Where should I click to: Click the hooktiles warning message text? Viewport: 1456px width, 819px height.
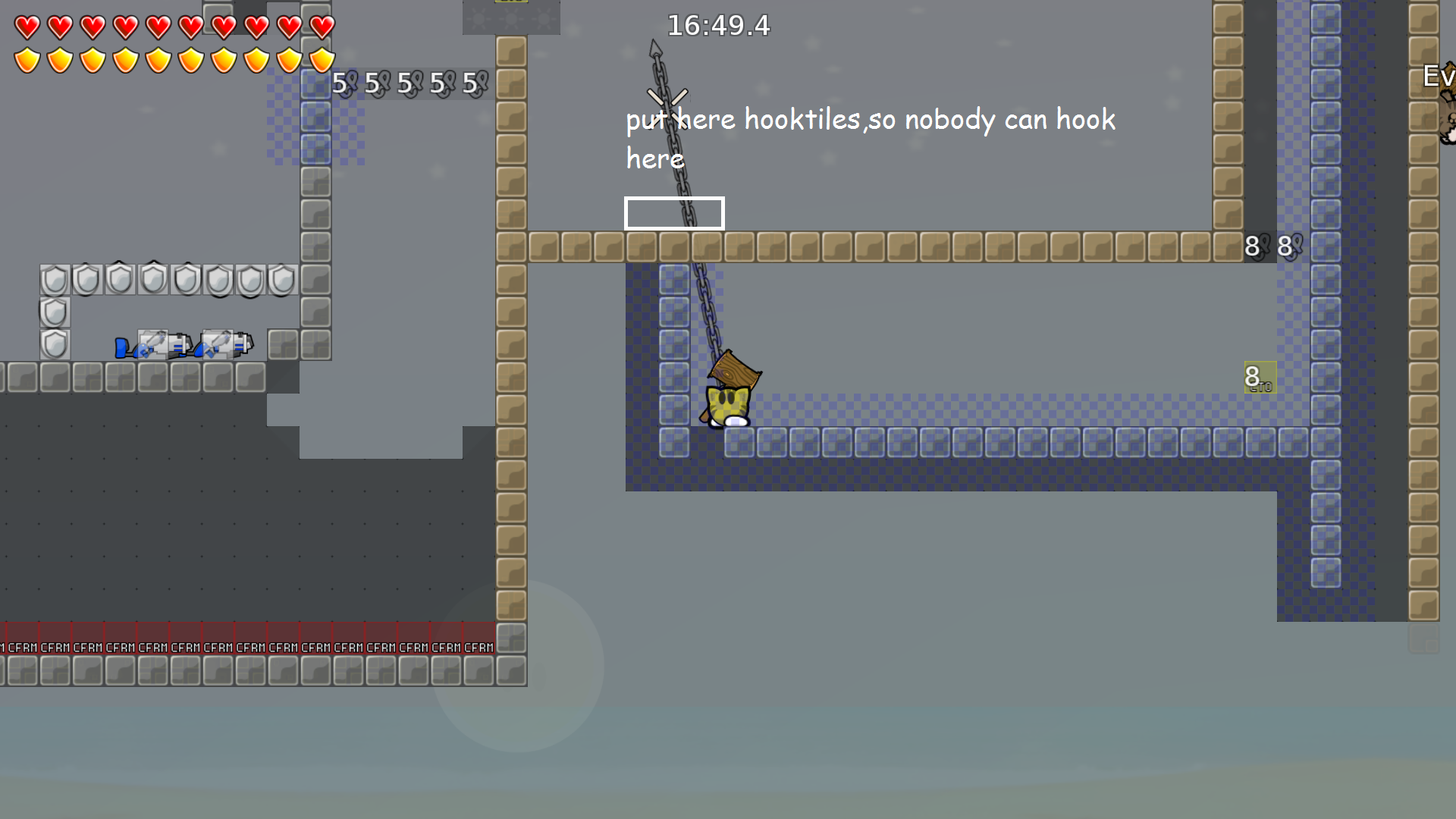click(868, 119)
